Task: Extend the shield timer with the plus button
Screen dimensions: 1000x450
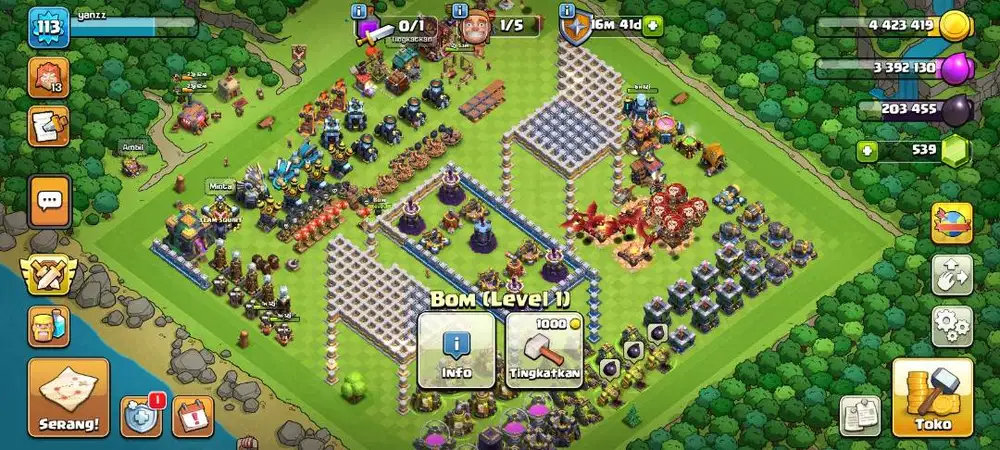Action: pos(652,25)
